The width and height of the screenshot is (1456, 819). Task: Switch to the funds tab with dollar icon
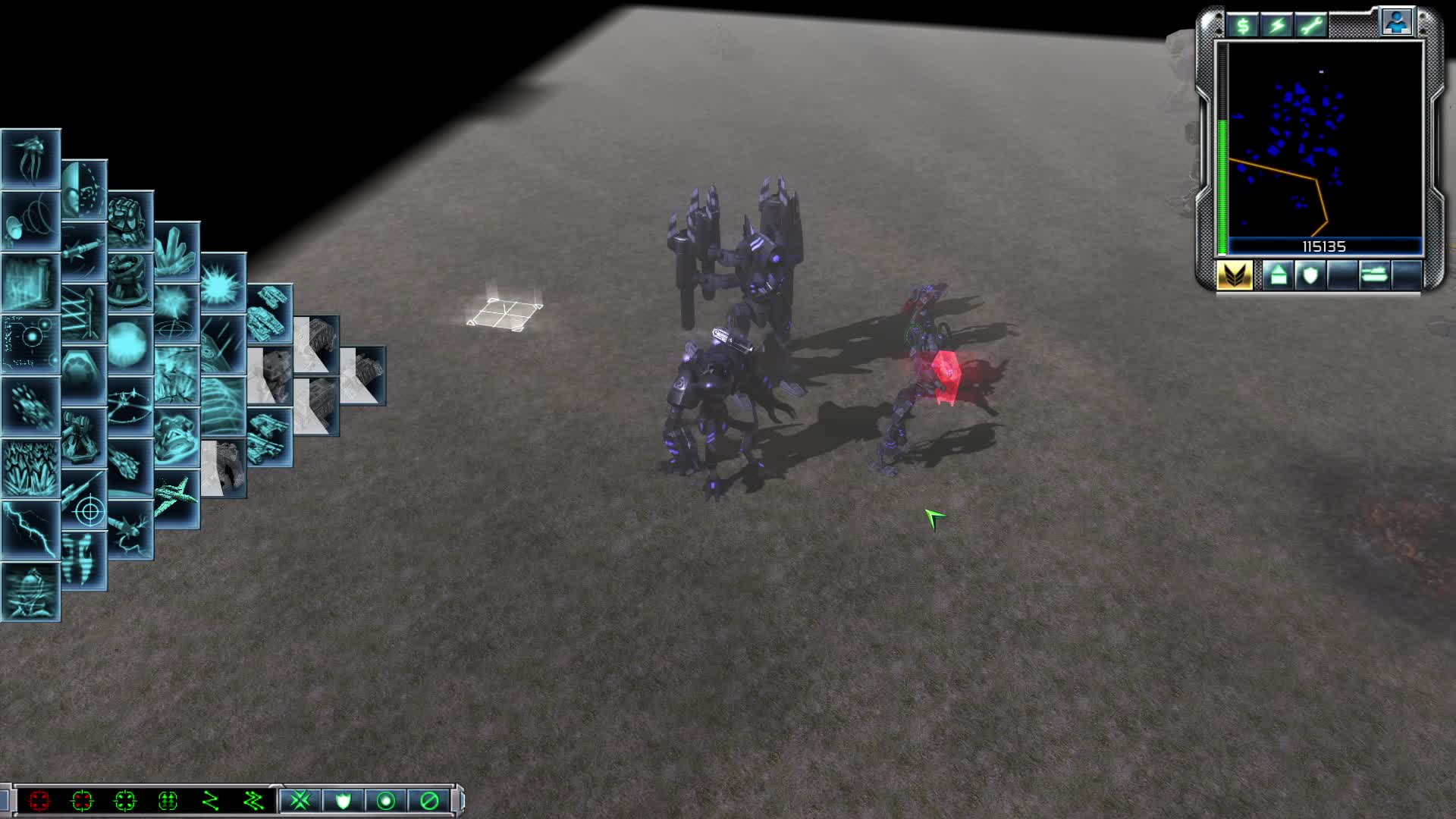[1241, 24]
